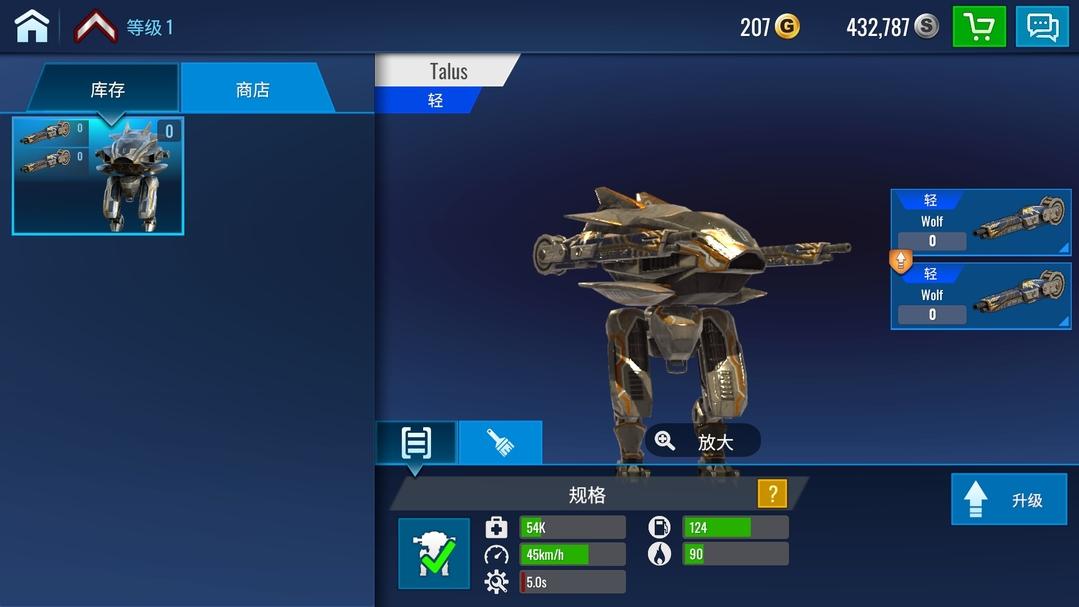Screen dimensions: 1079x607
Task: Open the paint brush customization tab
Action: pyautogui.click(x=500, y=442)
